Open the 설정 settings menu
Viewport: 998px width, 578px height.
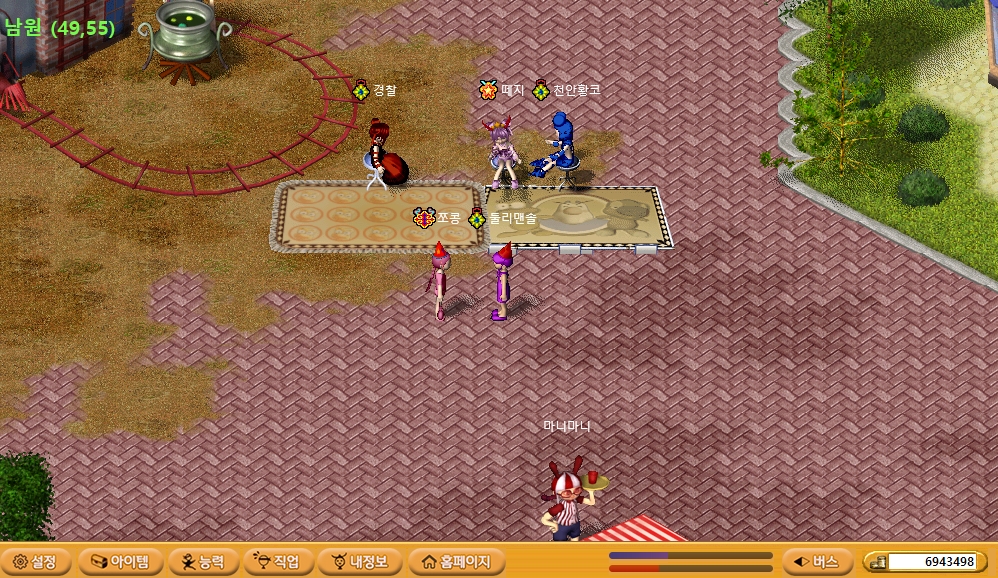point(36,561)
